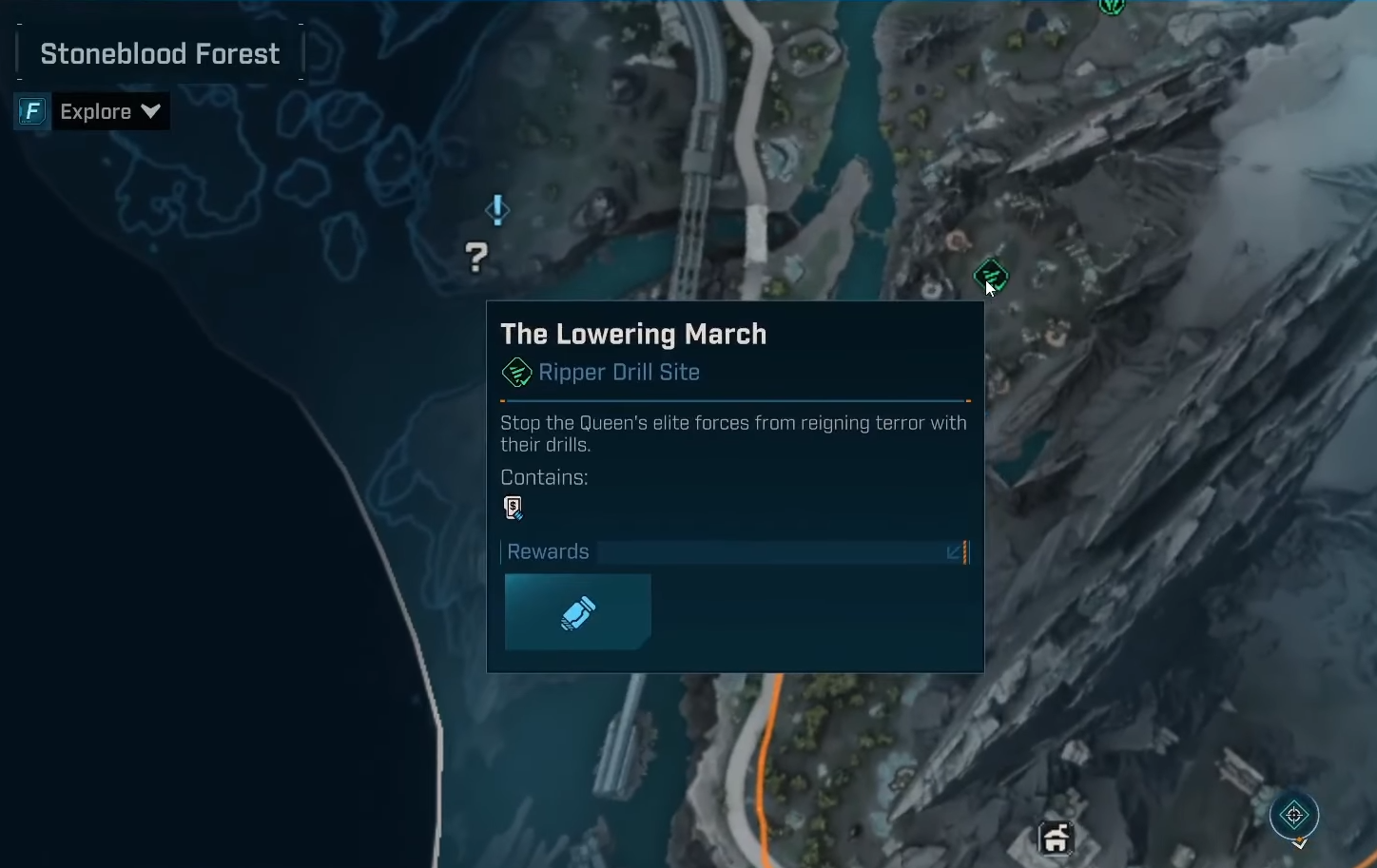Collapse the Rewards section arrow

point(954,552)
